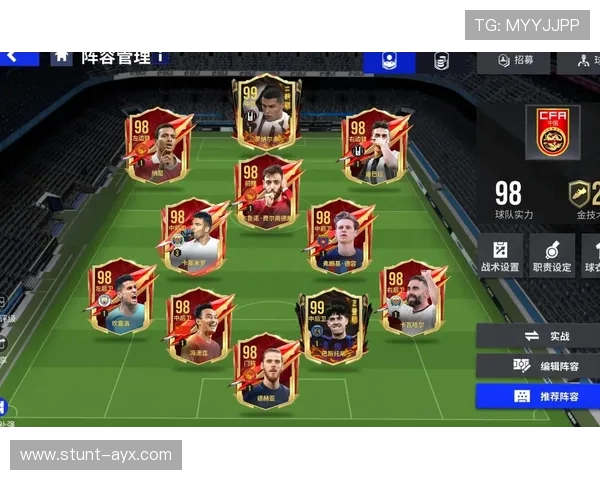Choose the right-back 98 card

[412, 297]
